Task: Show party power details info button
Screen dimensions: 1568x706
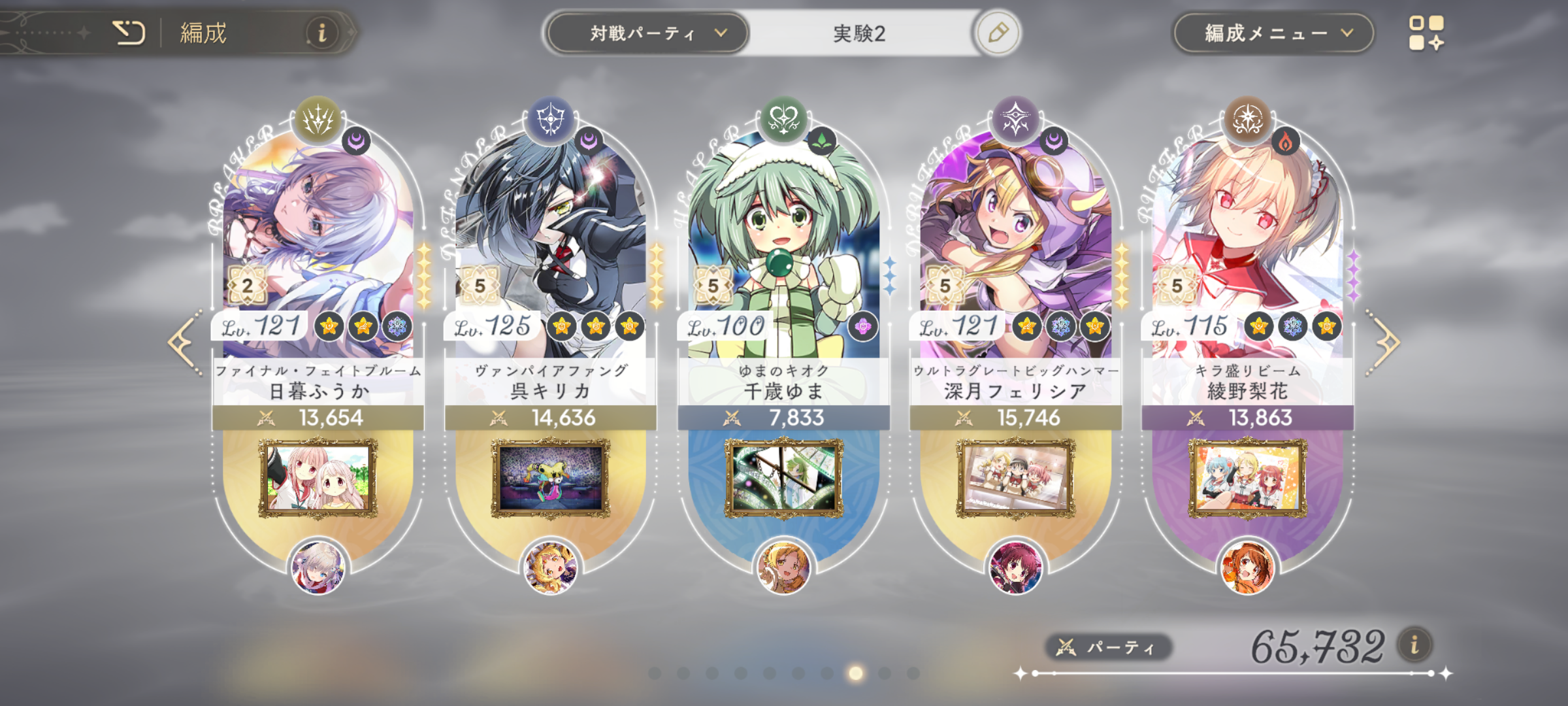Action: 1414,646
